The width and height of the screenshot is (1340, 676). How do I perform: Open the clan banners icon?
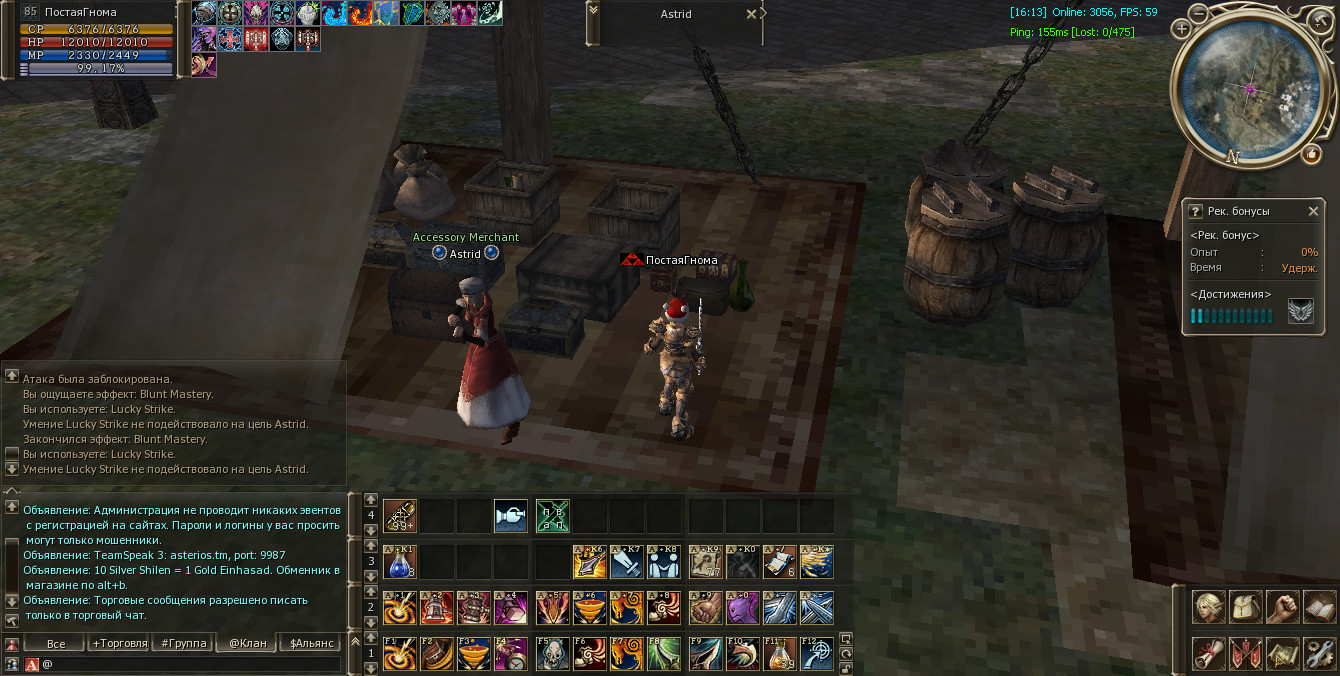pyautogui.click(x=1245, y=654)
